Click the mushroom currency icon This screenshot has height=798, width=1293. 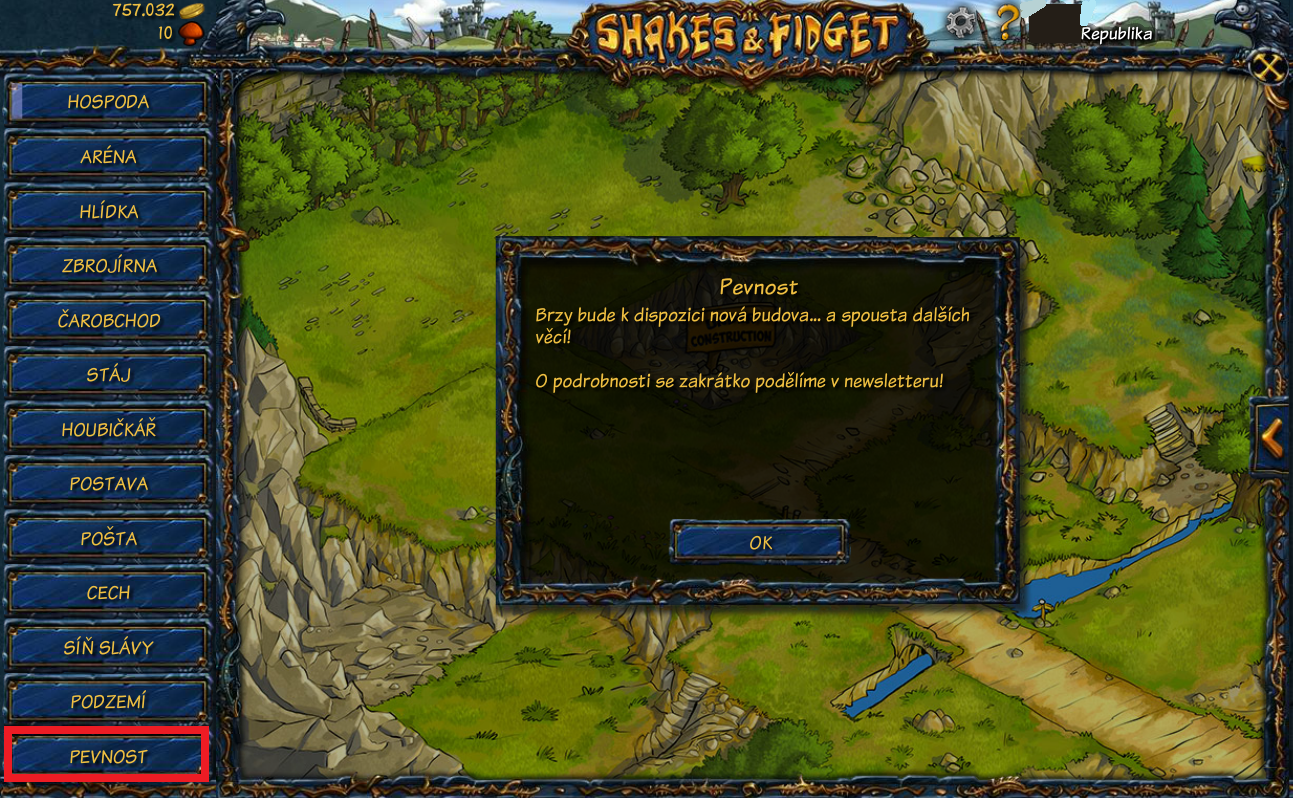pos(191,33)
